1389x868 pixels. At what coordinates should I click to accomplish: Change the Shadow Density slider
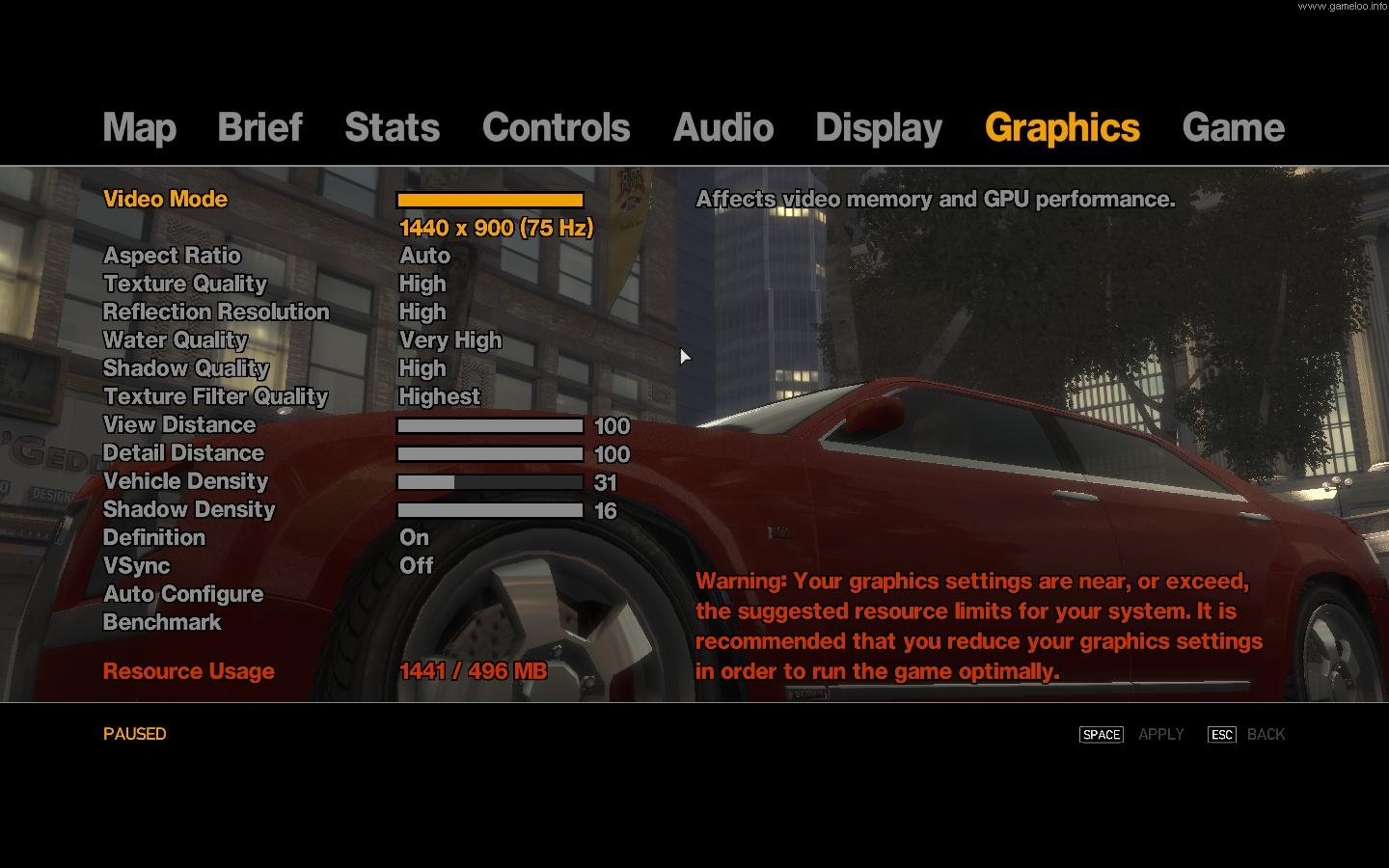coord(490,510)
